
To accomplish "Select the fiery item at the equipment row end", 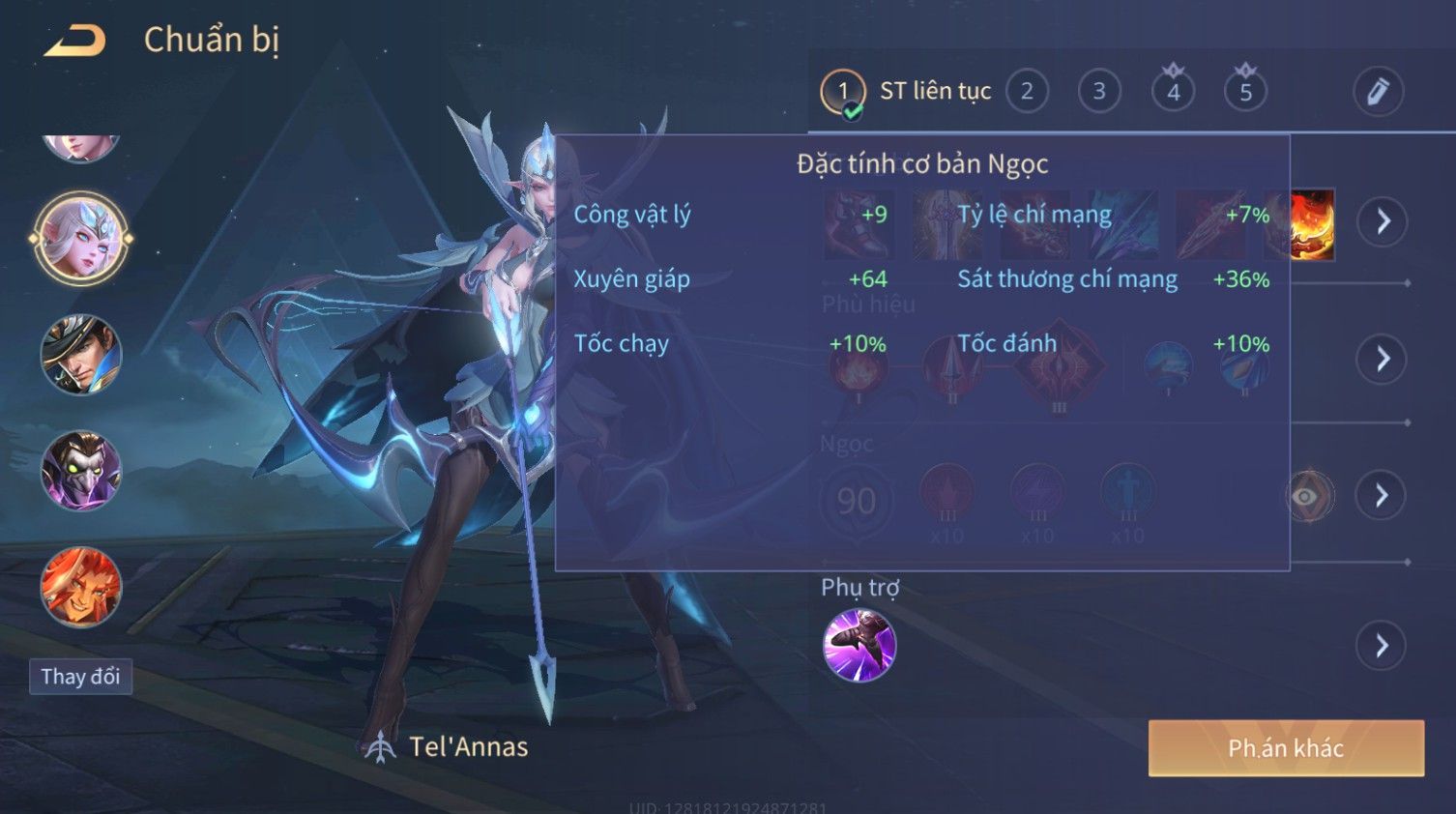I will (1312, 225).
